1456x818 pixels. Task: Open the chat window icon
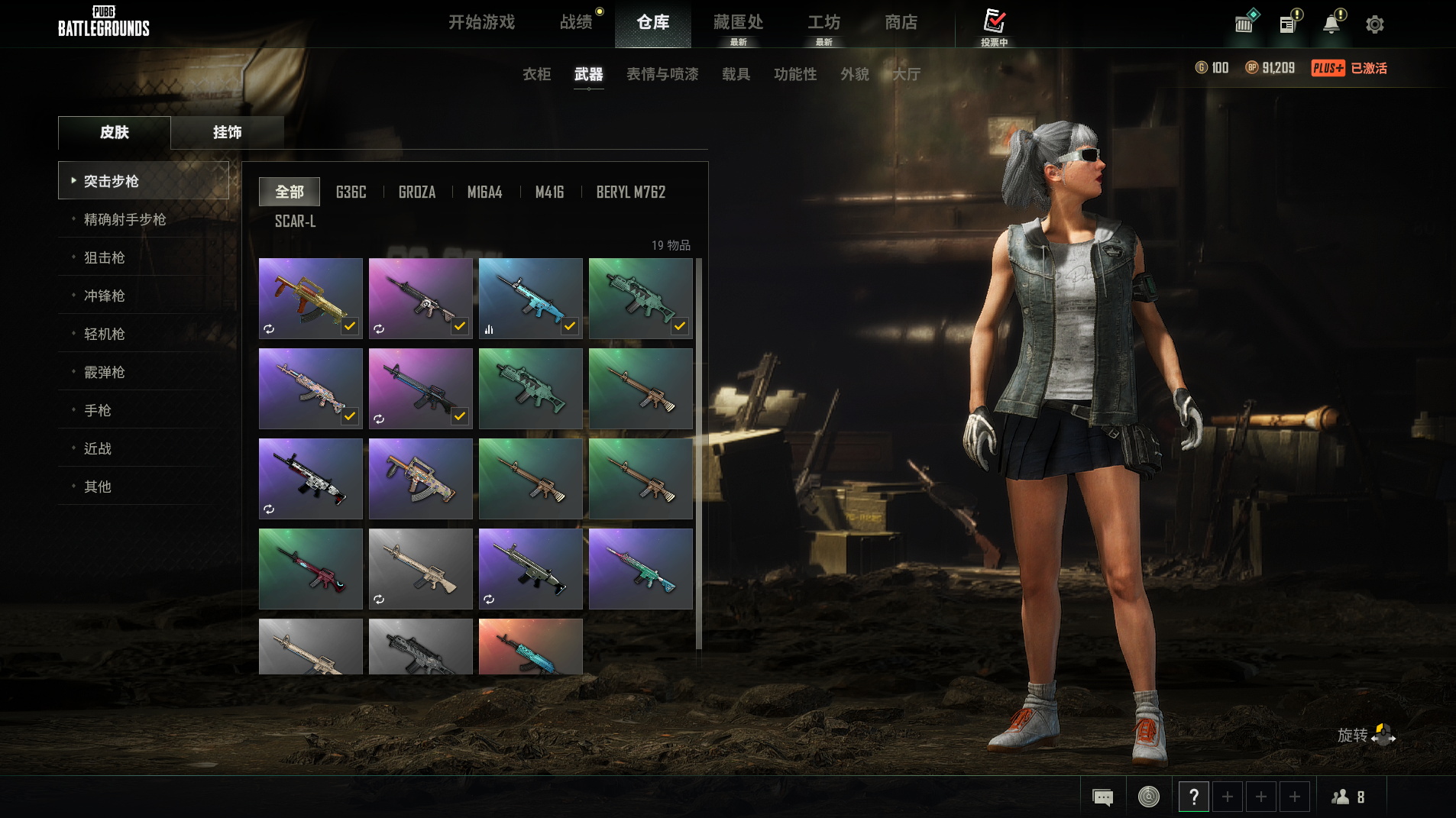[1102, 797]
